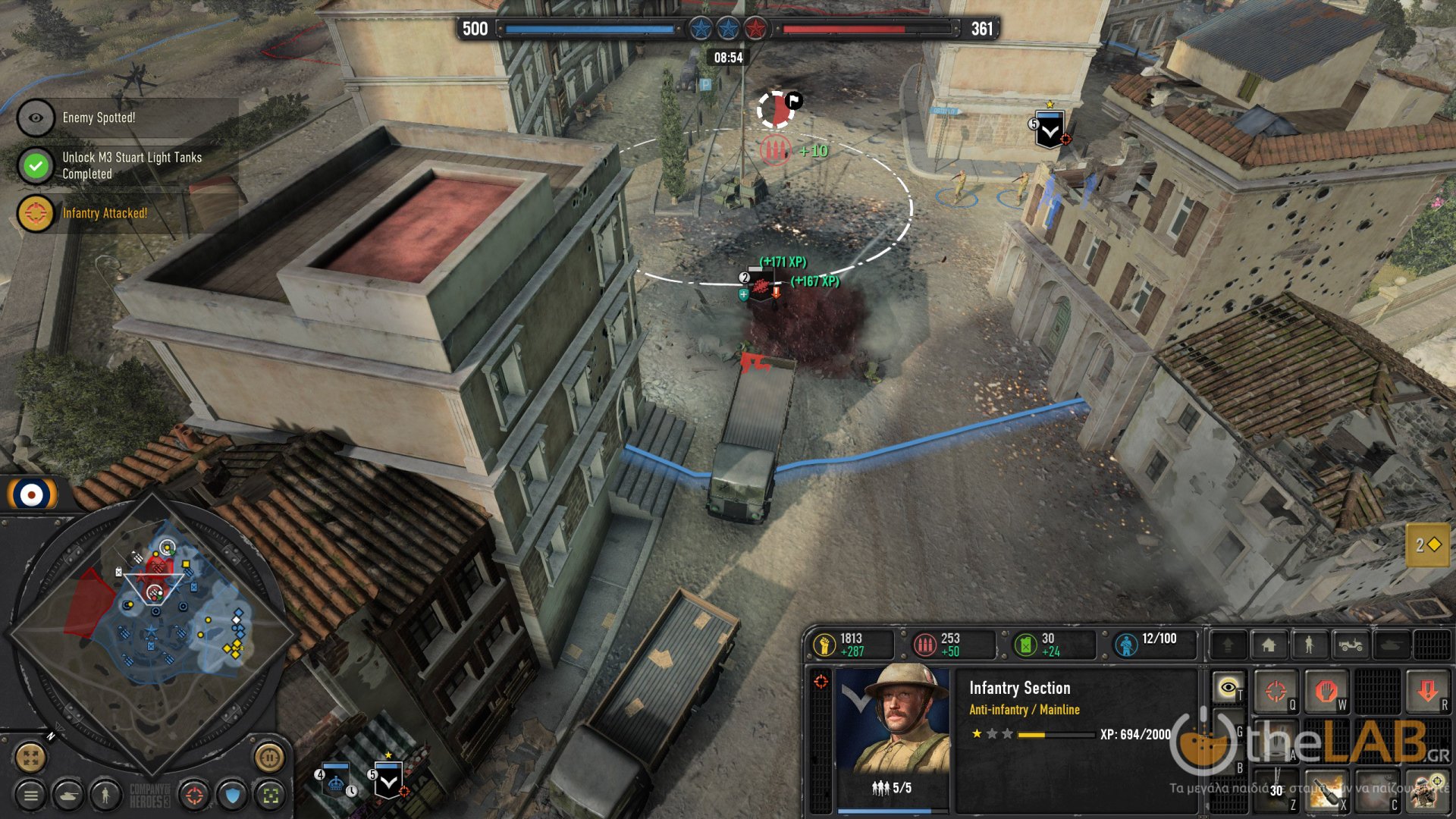The height and width of the screenshot is (819, 1456).
Task: Toggle the eye-icon stance on the T slot
Action: tap(1227, 686)
